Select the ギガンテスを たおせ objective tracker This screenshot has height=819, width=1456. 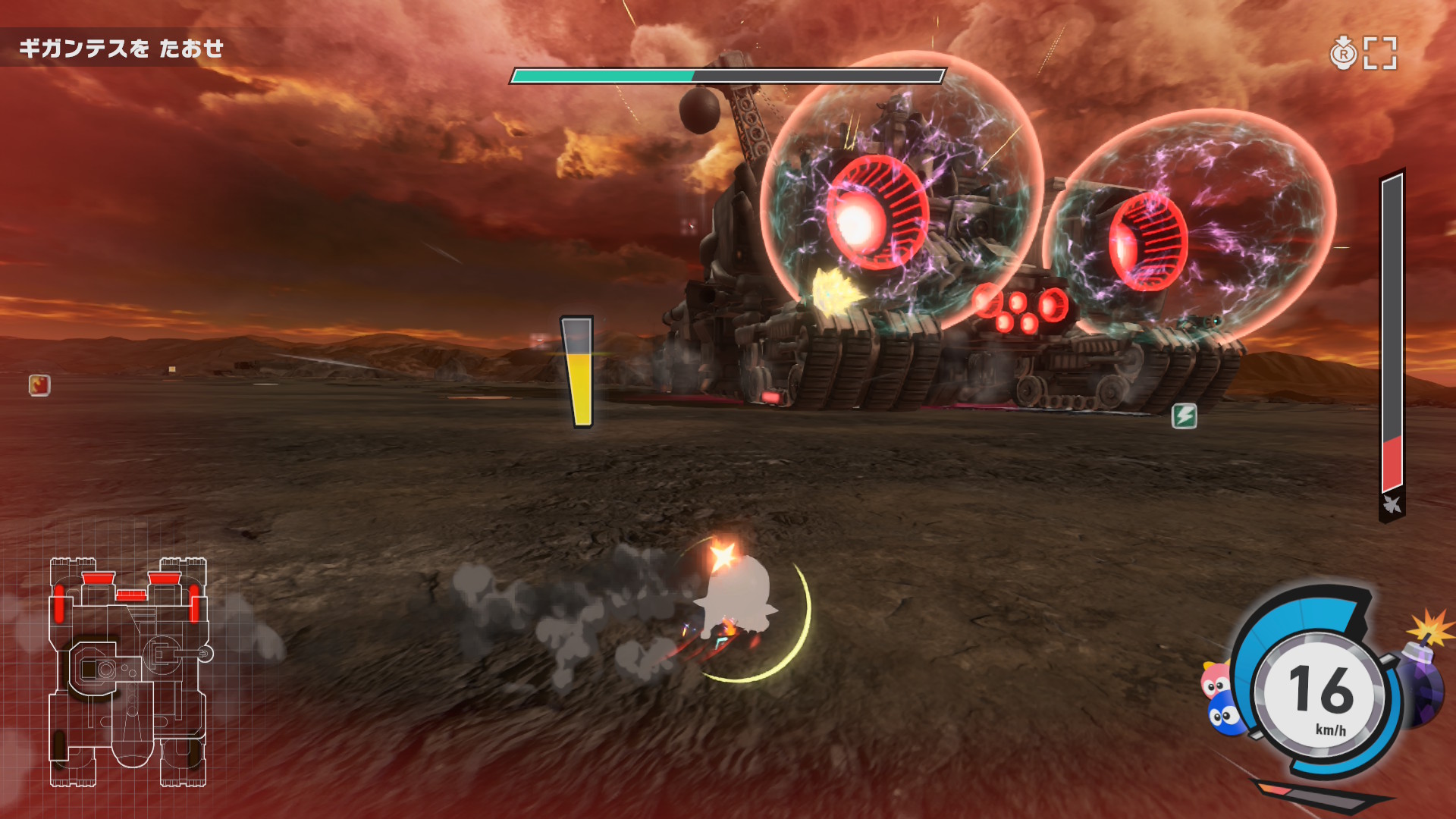(x=121, y=49)
